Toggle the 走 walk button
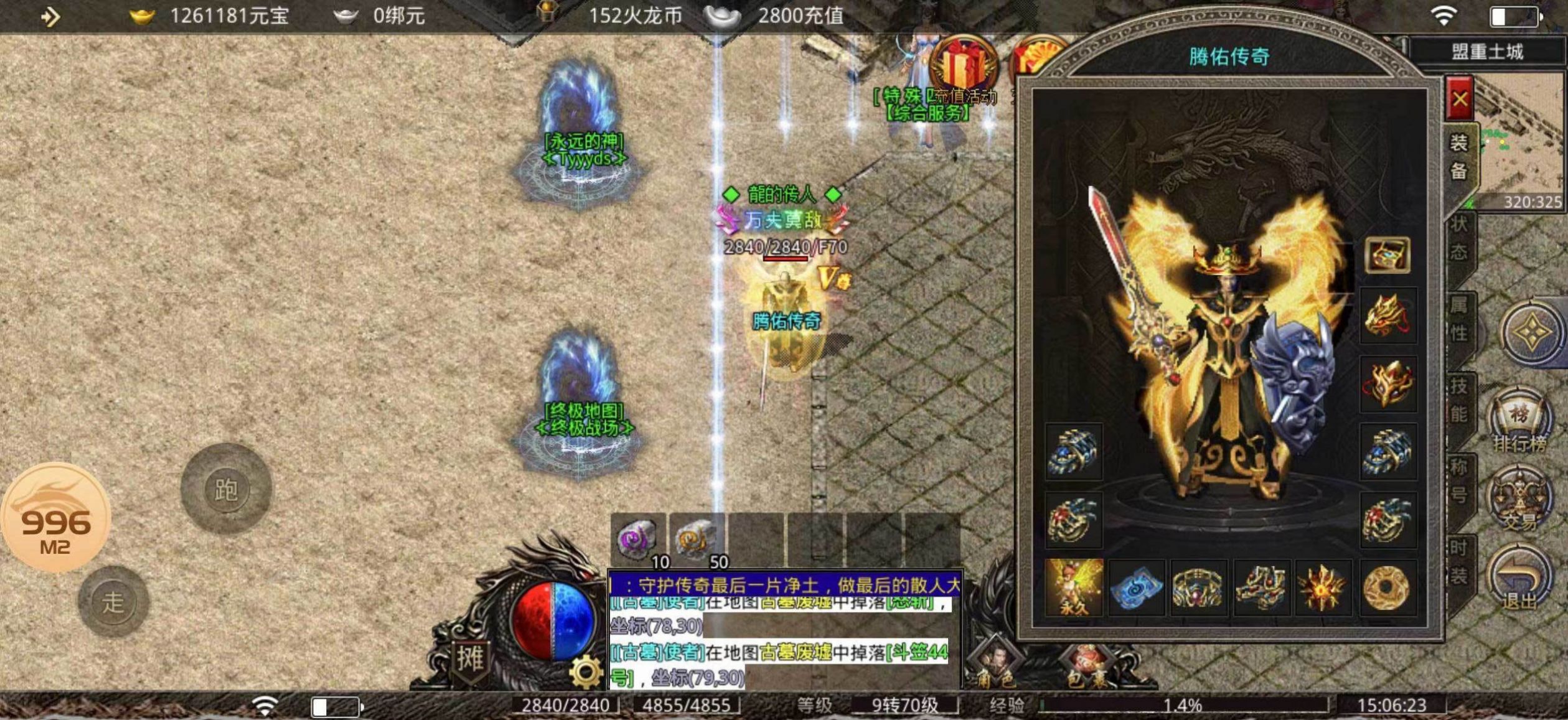The width and height of the screenshot is (1568, 720). [113, 602]
